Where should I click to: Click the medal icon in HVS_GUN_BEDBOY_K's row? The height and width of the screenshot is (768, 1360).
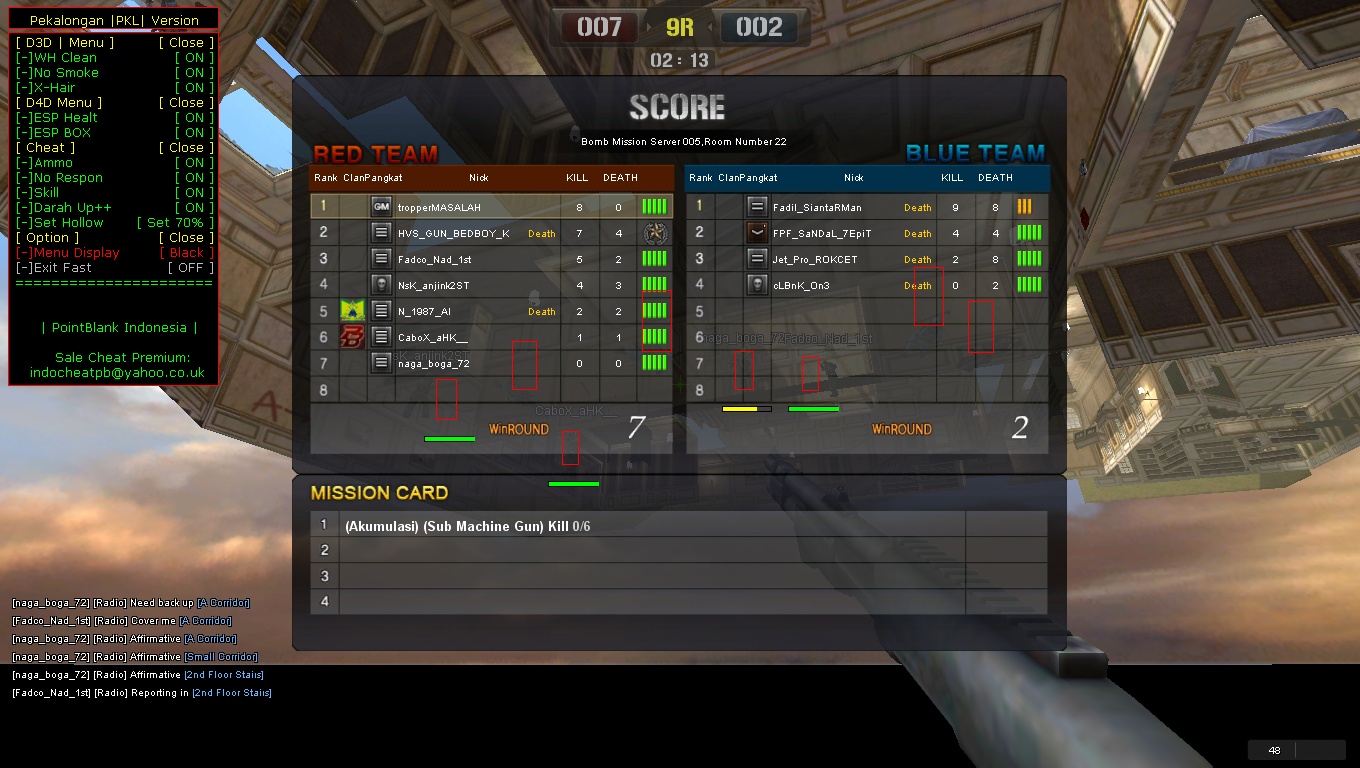coord(657,233)
